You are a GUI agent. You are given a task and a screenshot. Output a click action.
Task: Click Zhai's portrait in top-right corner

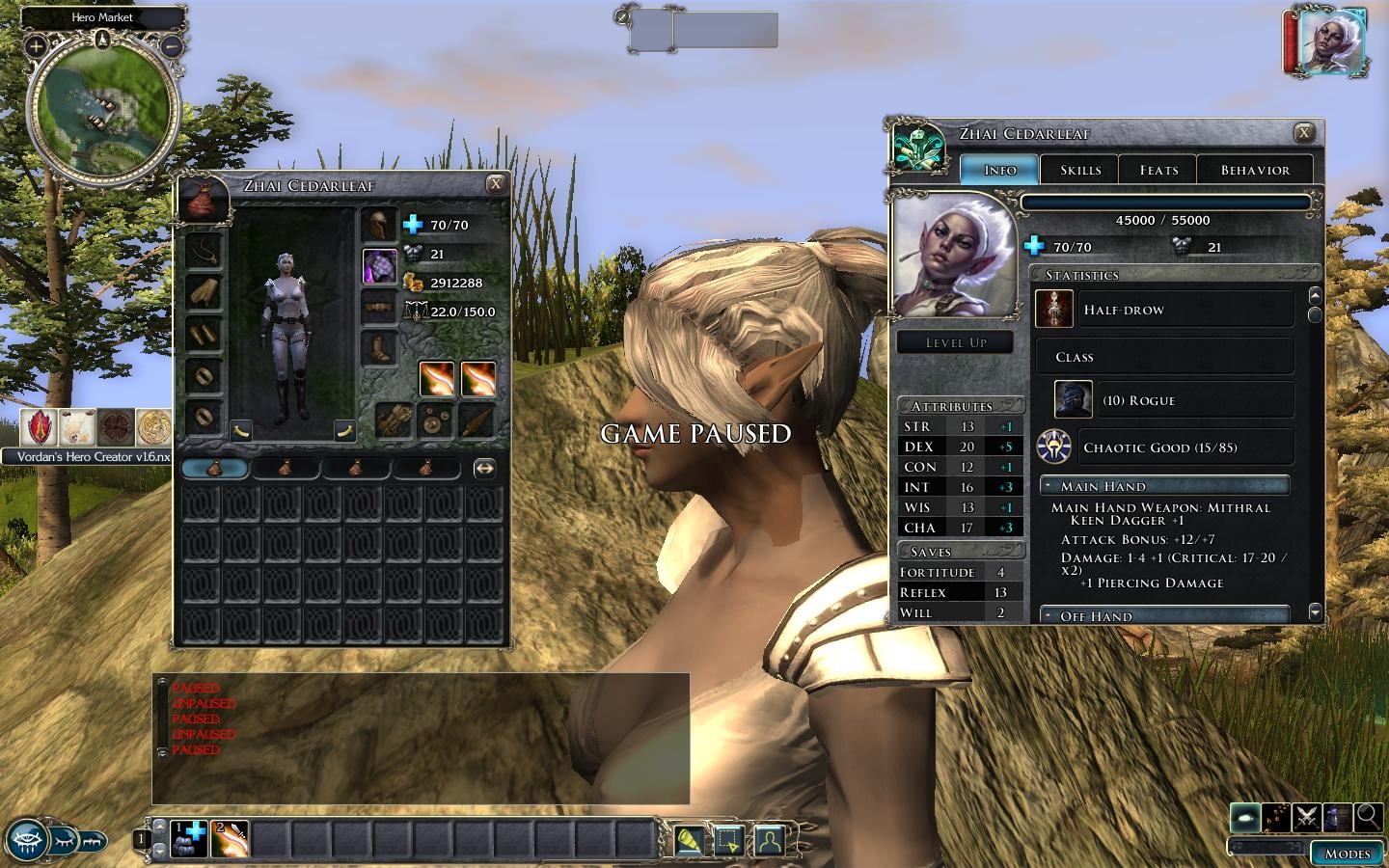[1332, 42]
